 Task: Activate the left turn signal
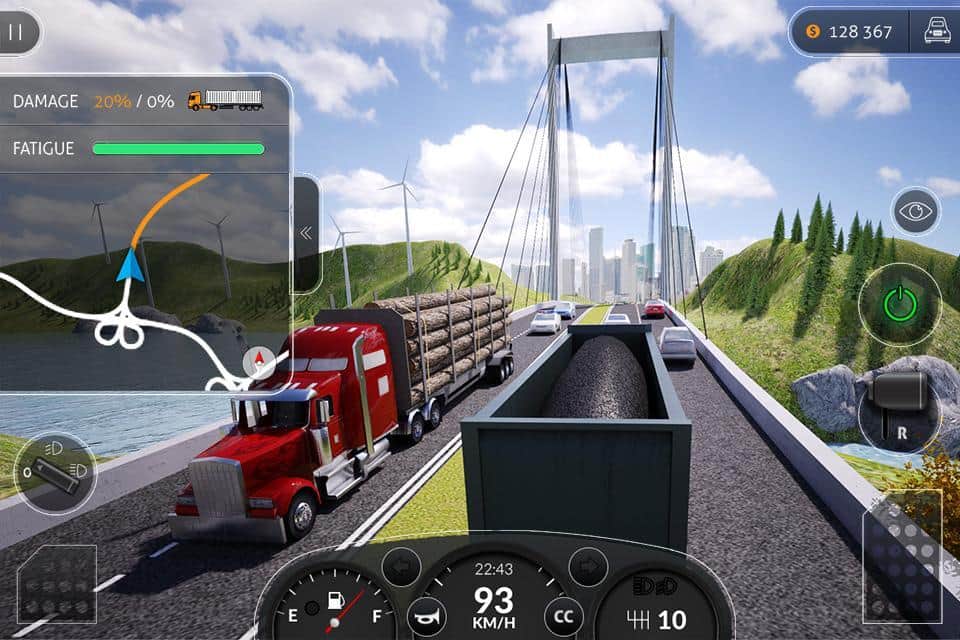401,567
